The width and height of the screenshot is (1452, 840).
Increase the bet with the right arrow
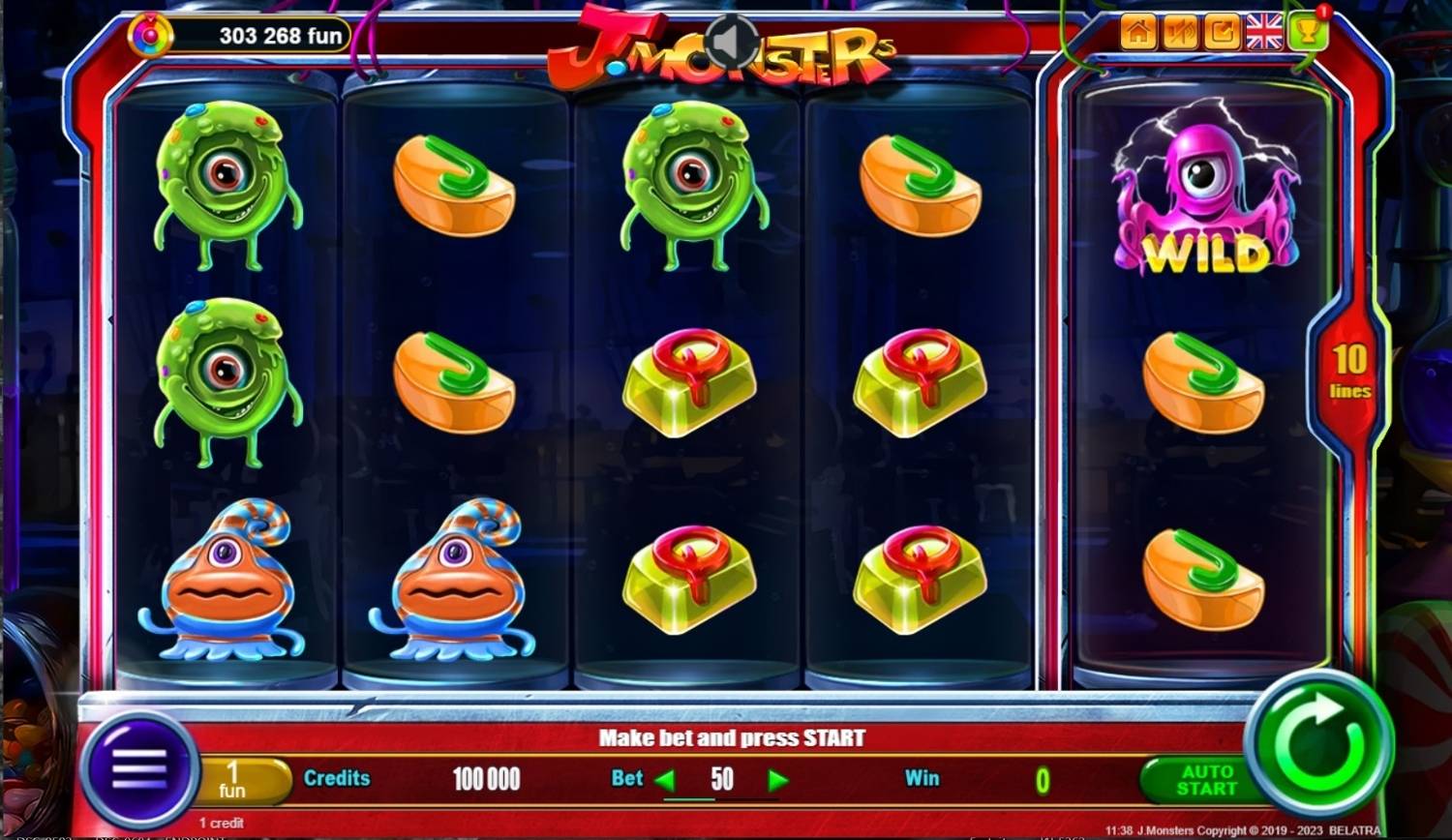click(x=777, y=780)
